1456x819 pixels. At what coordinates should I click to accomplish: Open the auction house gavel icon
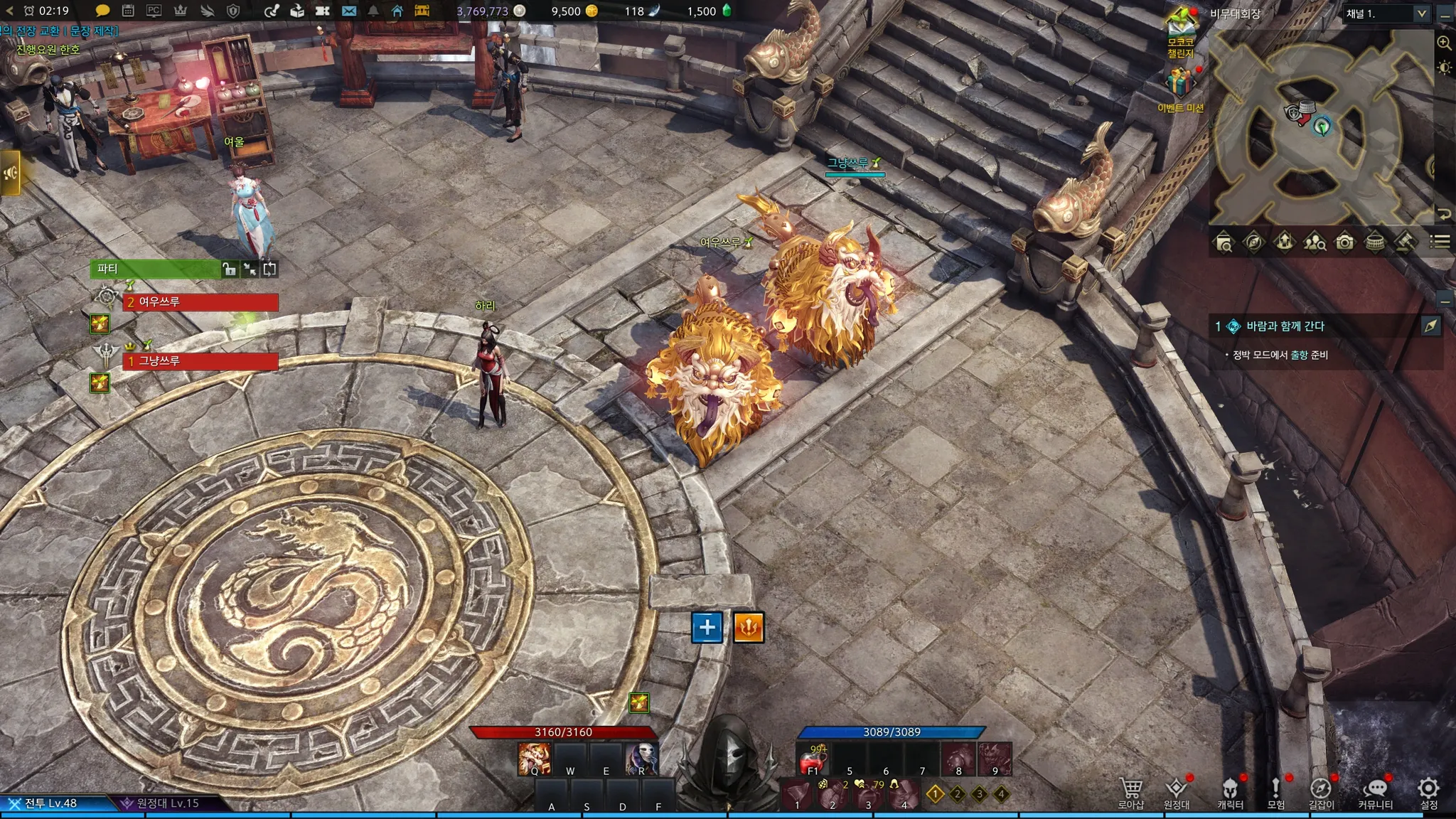point(1403,242)
